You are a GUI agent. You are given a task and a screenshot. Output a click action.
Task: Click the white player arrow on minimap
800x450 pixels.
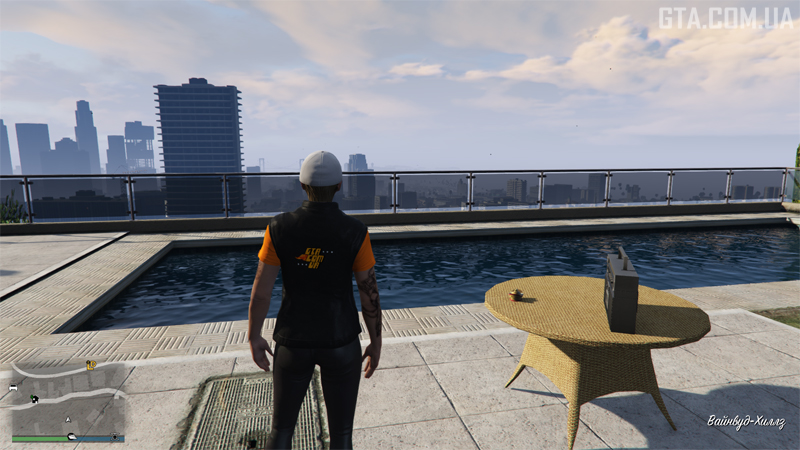pos(68,418)
